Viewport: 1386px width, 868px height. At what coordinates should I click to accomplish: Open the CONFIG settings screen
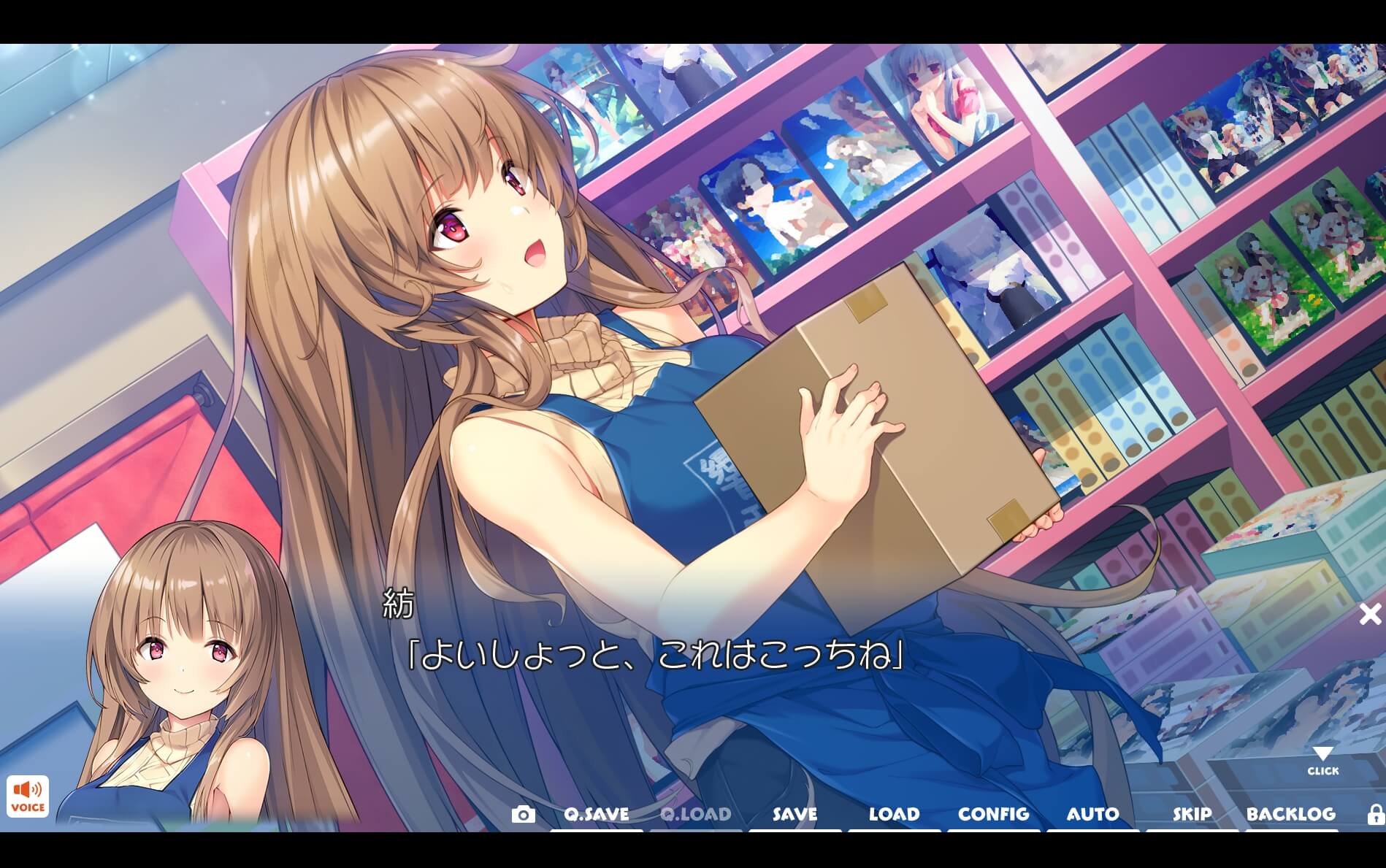[994, 813]
